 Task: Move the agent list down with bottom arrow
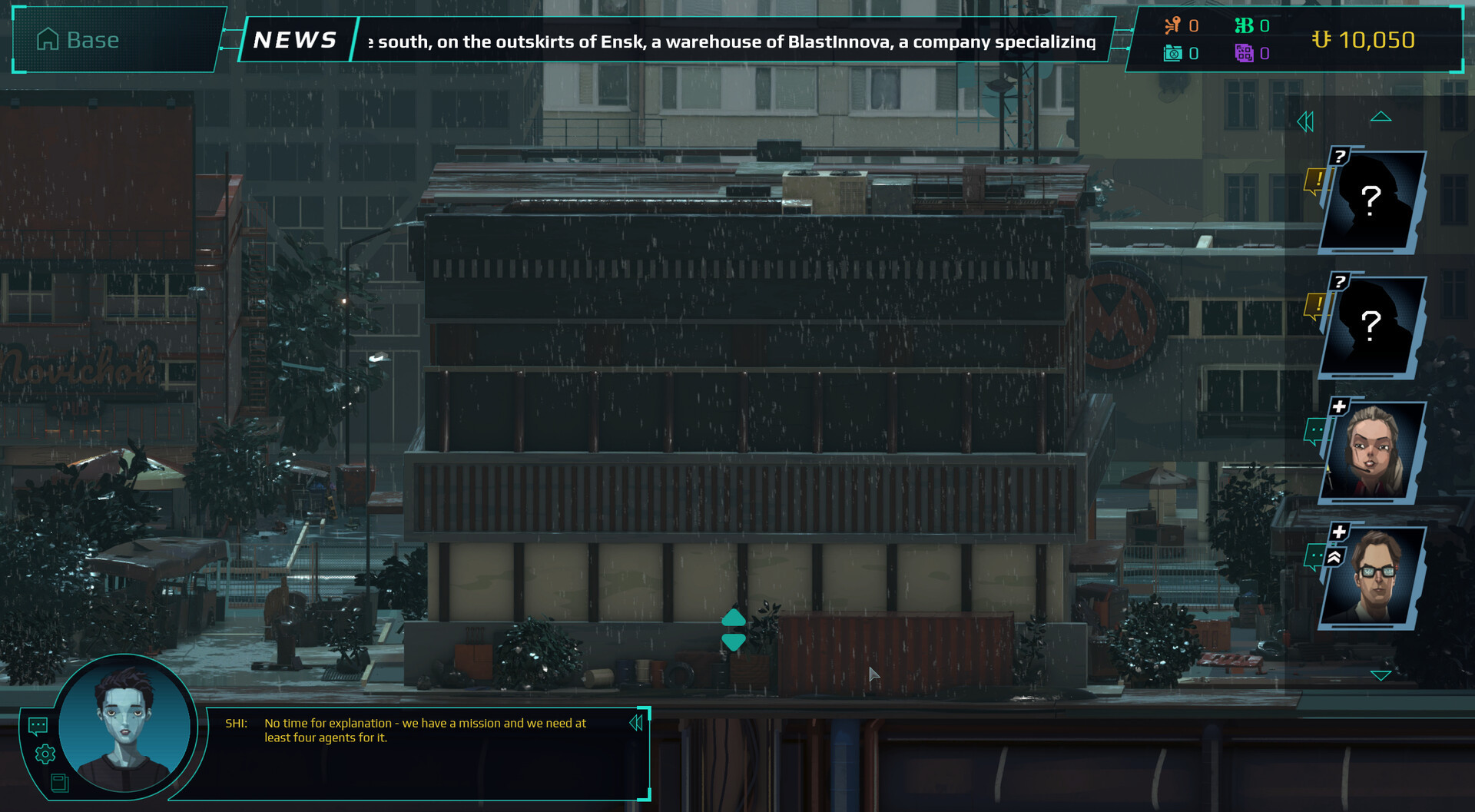click(x=1381, y=675)
